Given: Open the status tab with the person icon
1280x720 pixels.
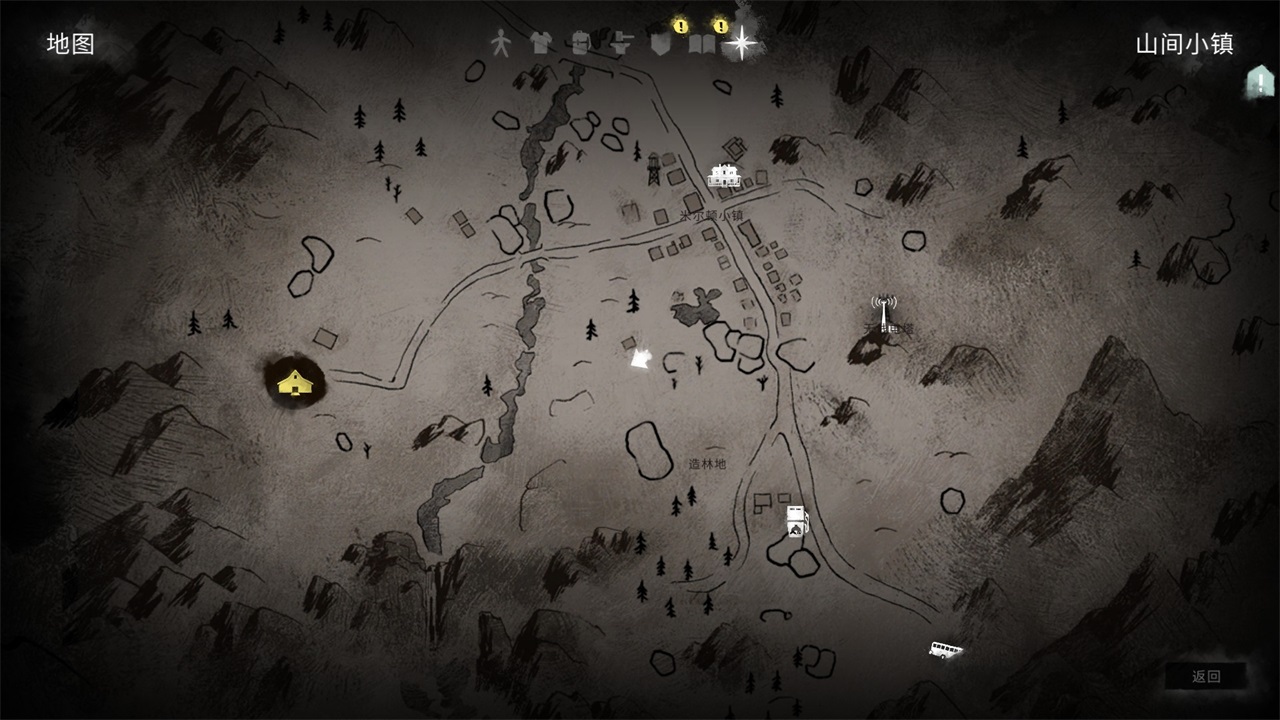Looking at the screenshot, I should [500, 43].
